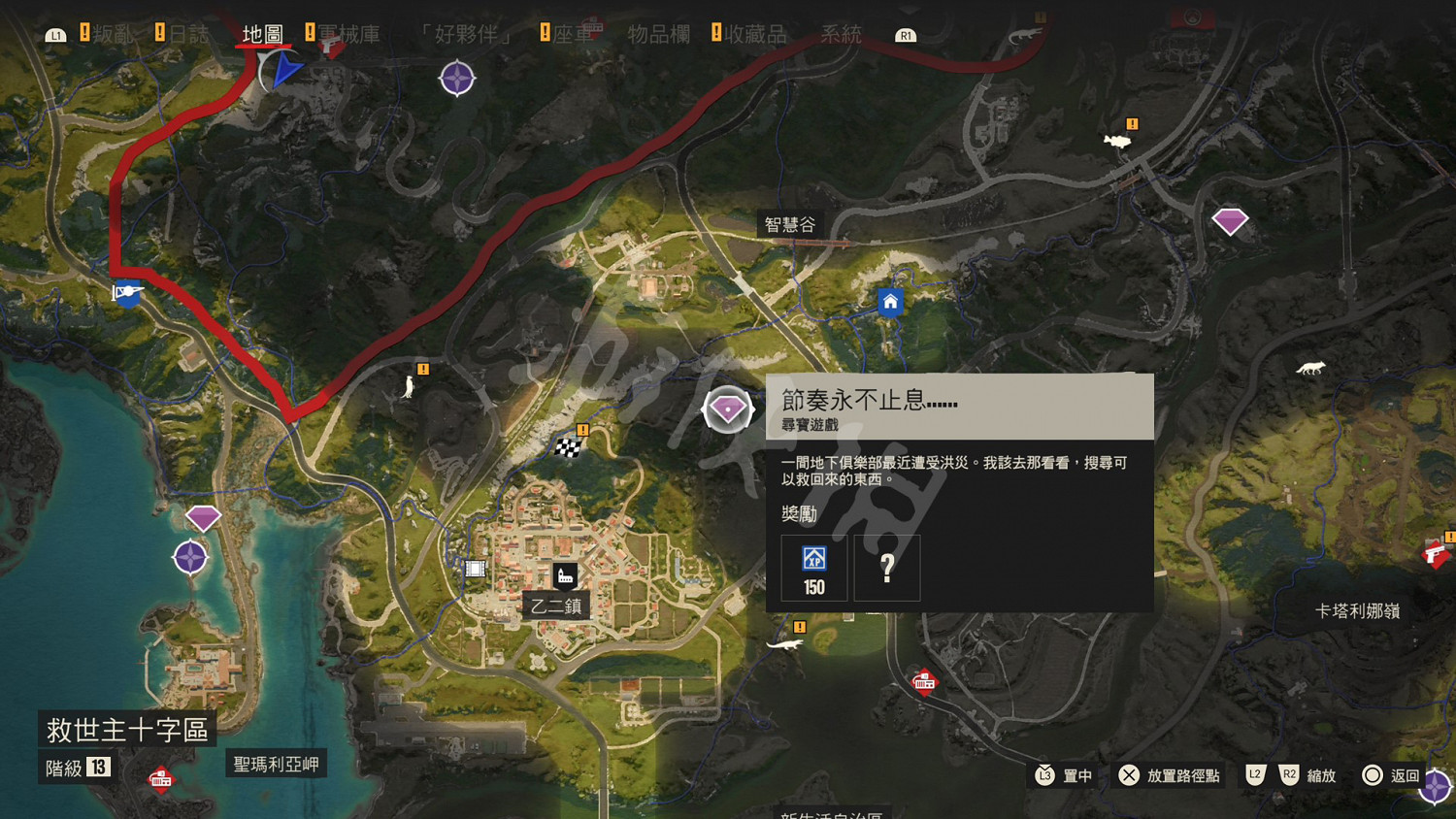Open the 收藏品 tab
Screen dimensions: 1456x819
coord(758,35)
